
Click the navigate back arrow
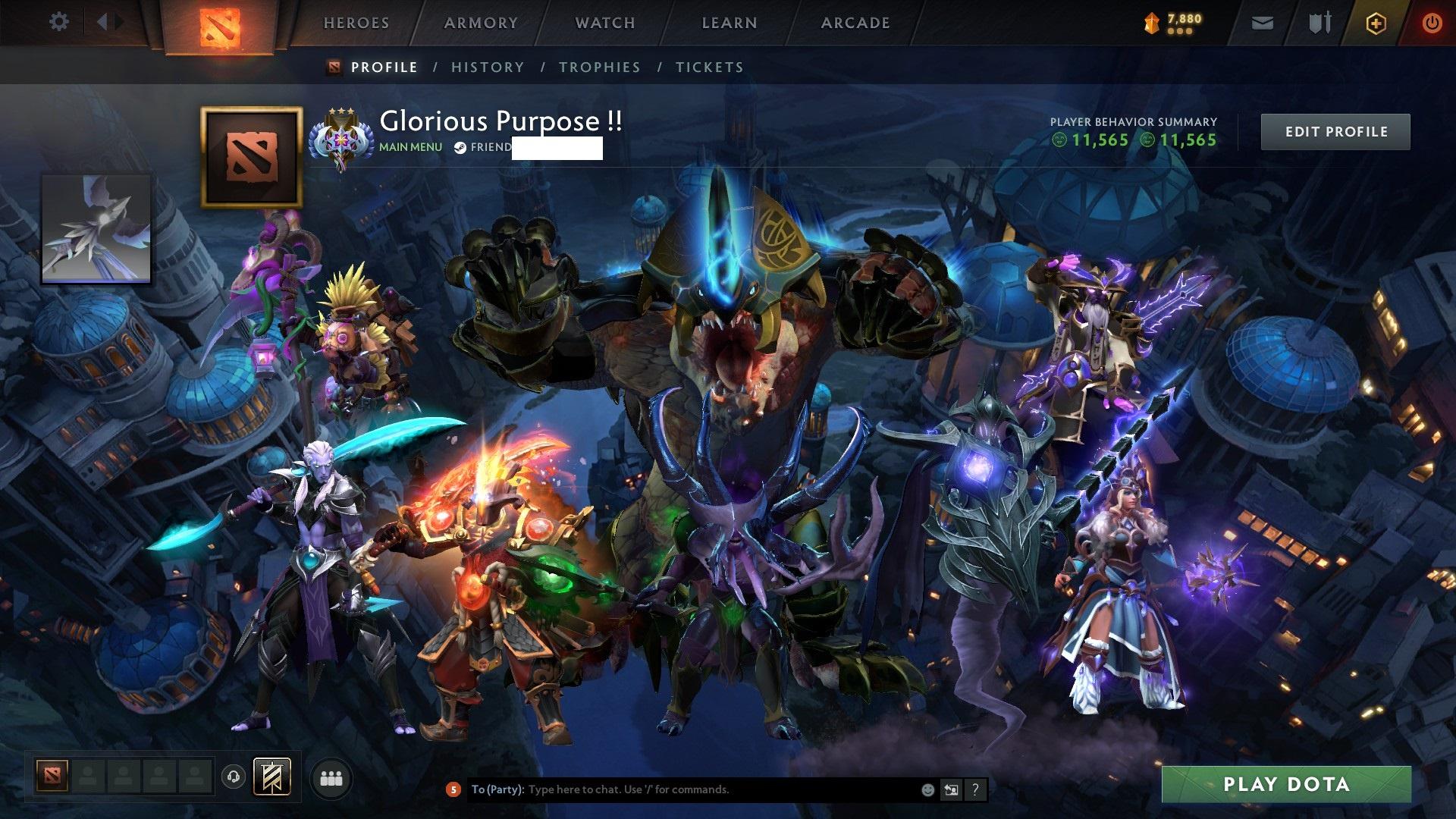102,22
